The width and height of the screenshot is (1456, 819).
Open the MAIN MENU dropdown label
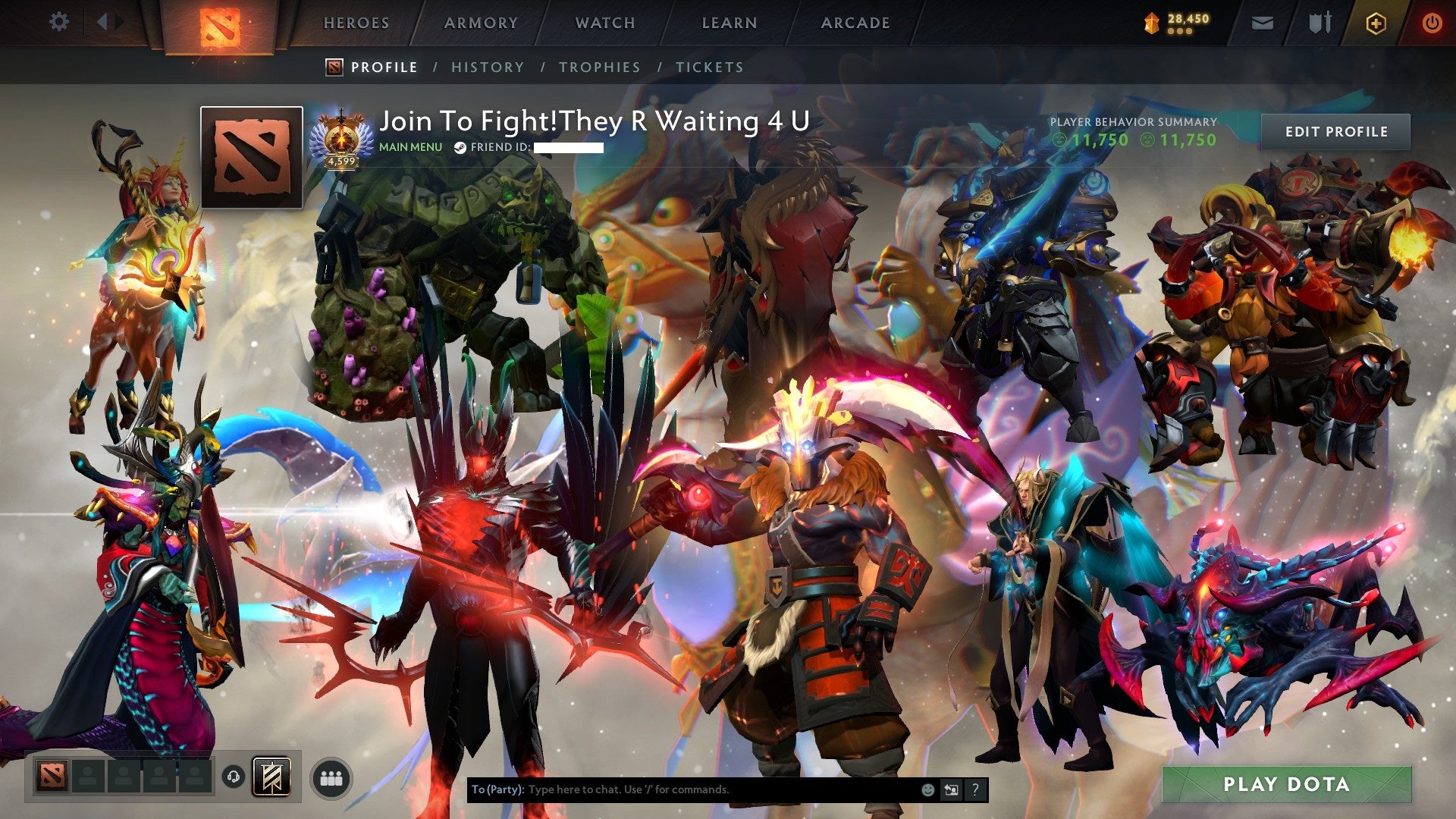click(x=410, y=146)
